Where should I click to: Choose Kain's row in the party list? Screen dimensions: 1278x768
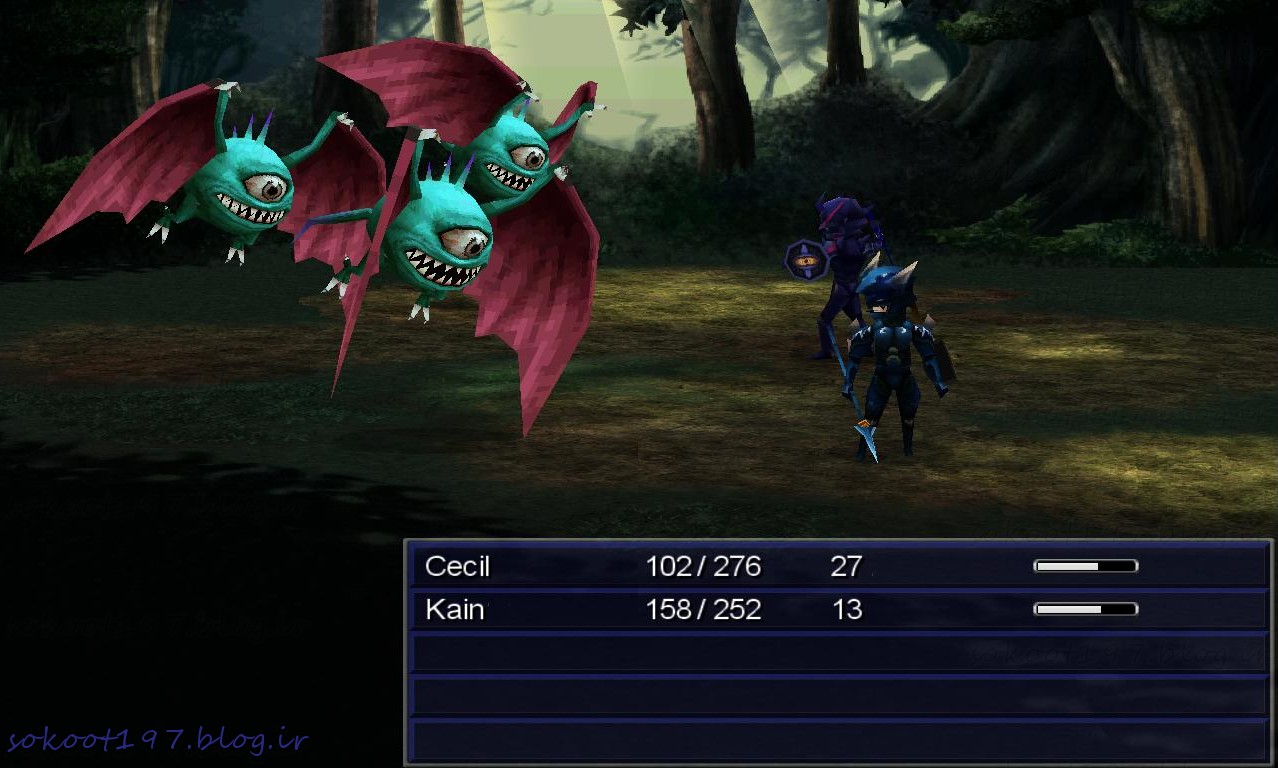point(838,609)
